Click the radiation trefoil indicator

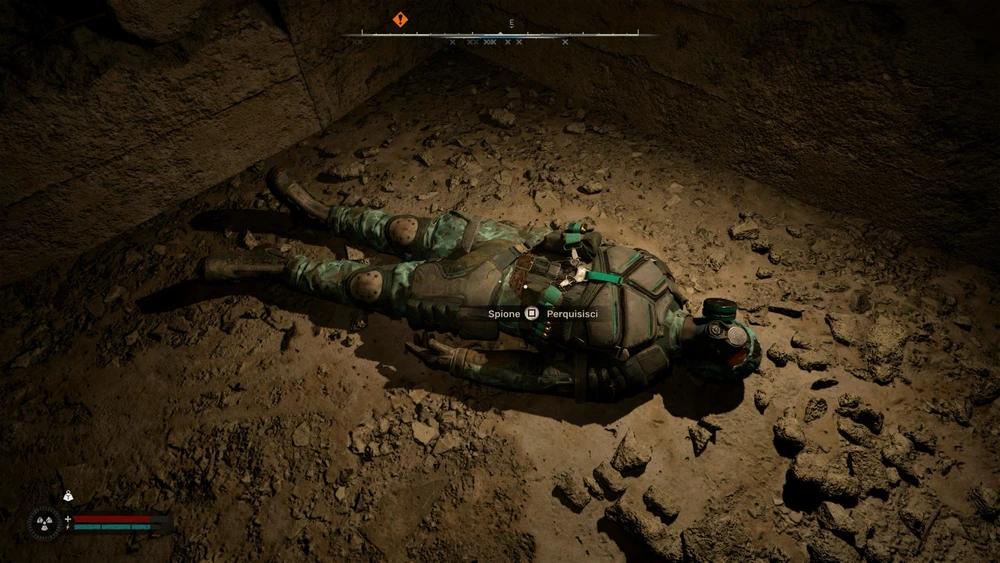click(44, 522)
